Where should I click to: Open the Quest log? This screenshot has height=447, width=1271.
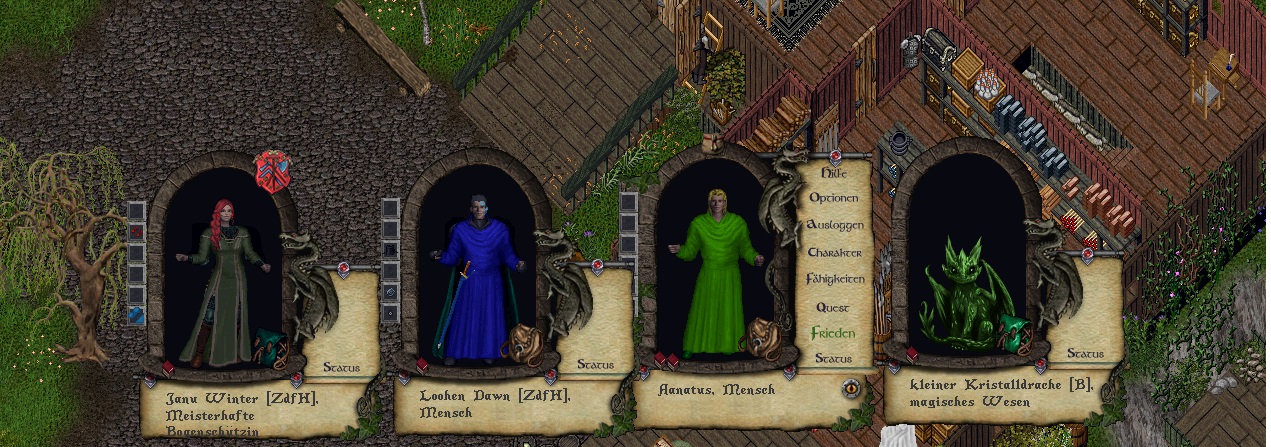pyautogui.click(x=833, y=308)
